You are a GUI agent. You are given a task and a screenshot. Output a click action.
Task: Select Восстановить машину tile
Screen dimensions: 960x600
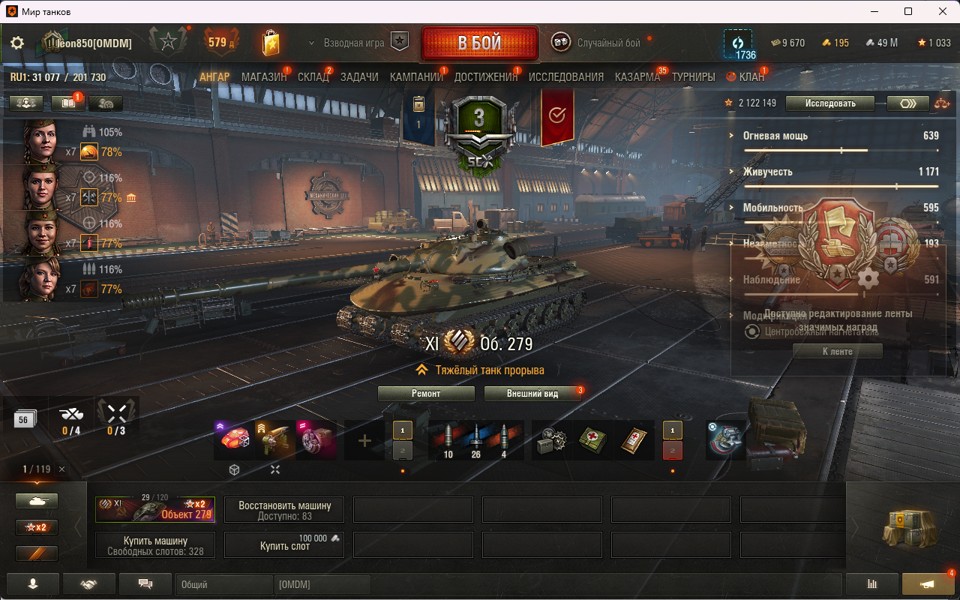284,510
